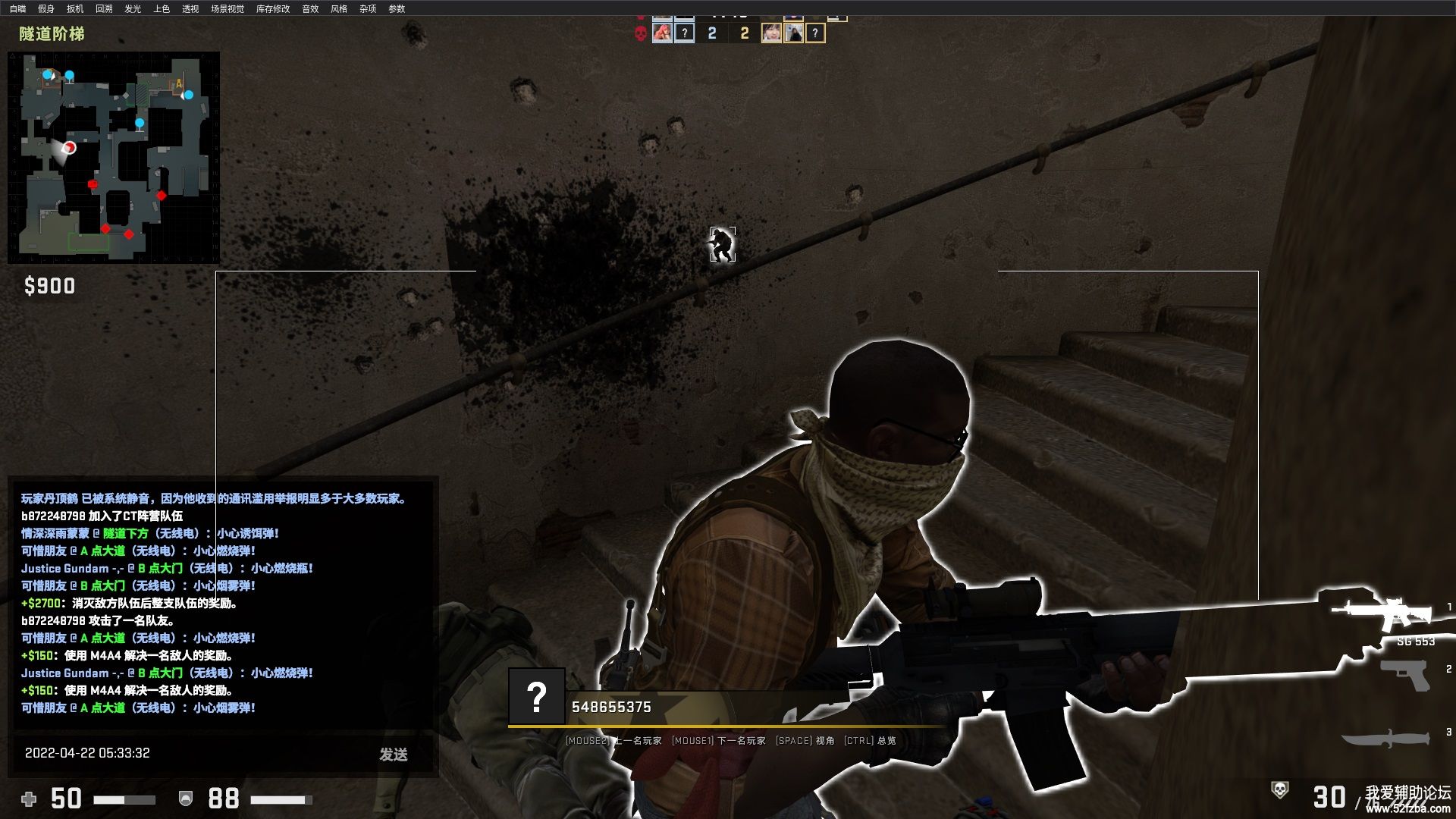Click the radar minimap
Screen dimensions: 1456x819
click(114, 157)
